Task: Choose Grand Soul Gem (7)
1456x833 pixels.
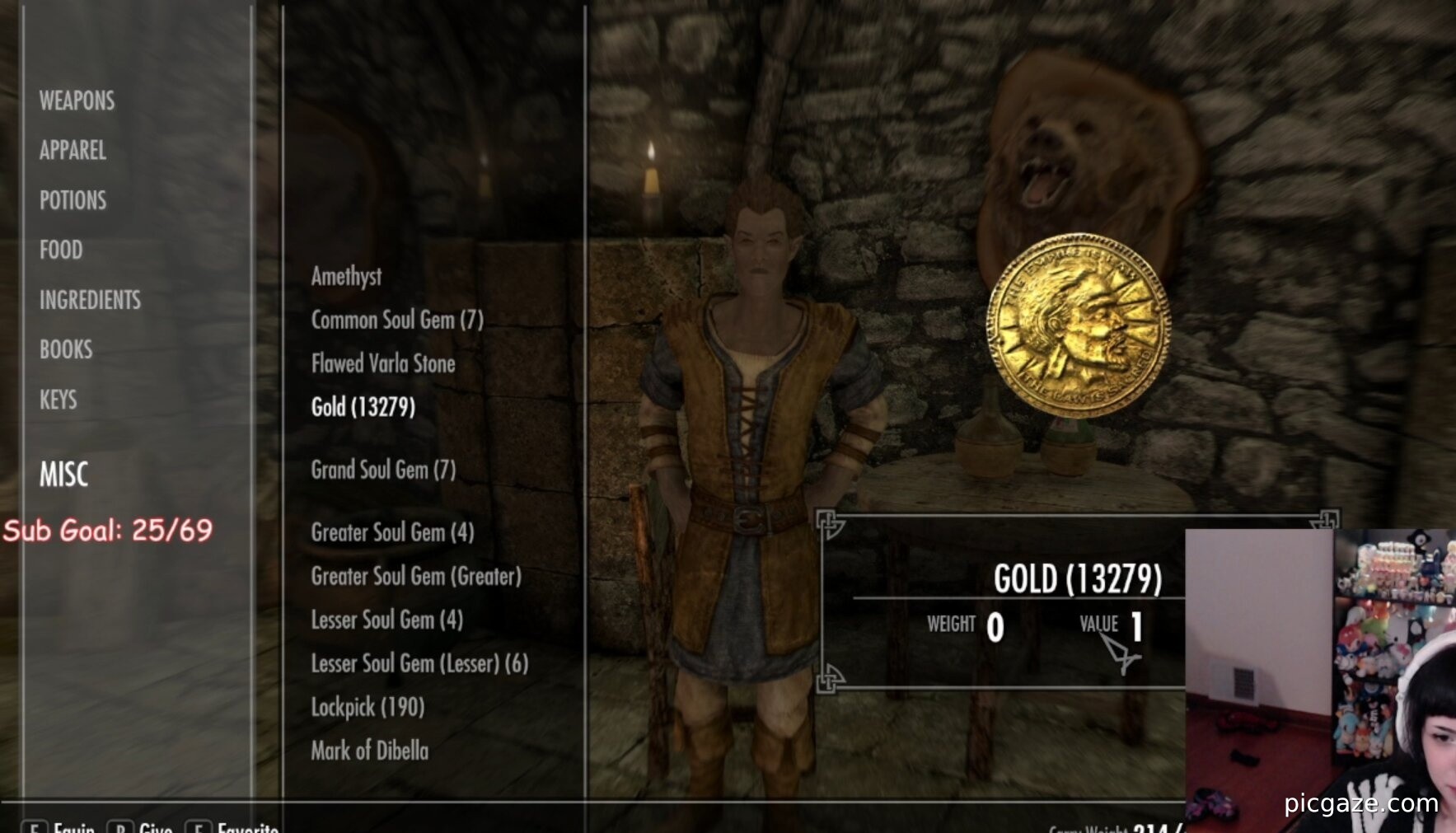Action: [x=383, y=470]
